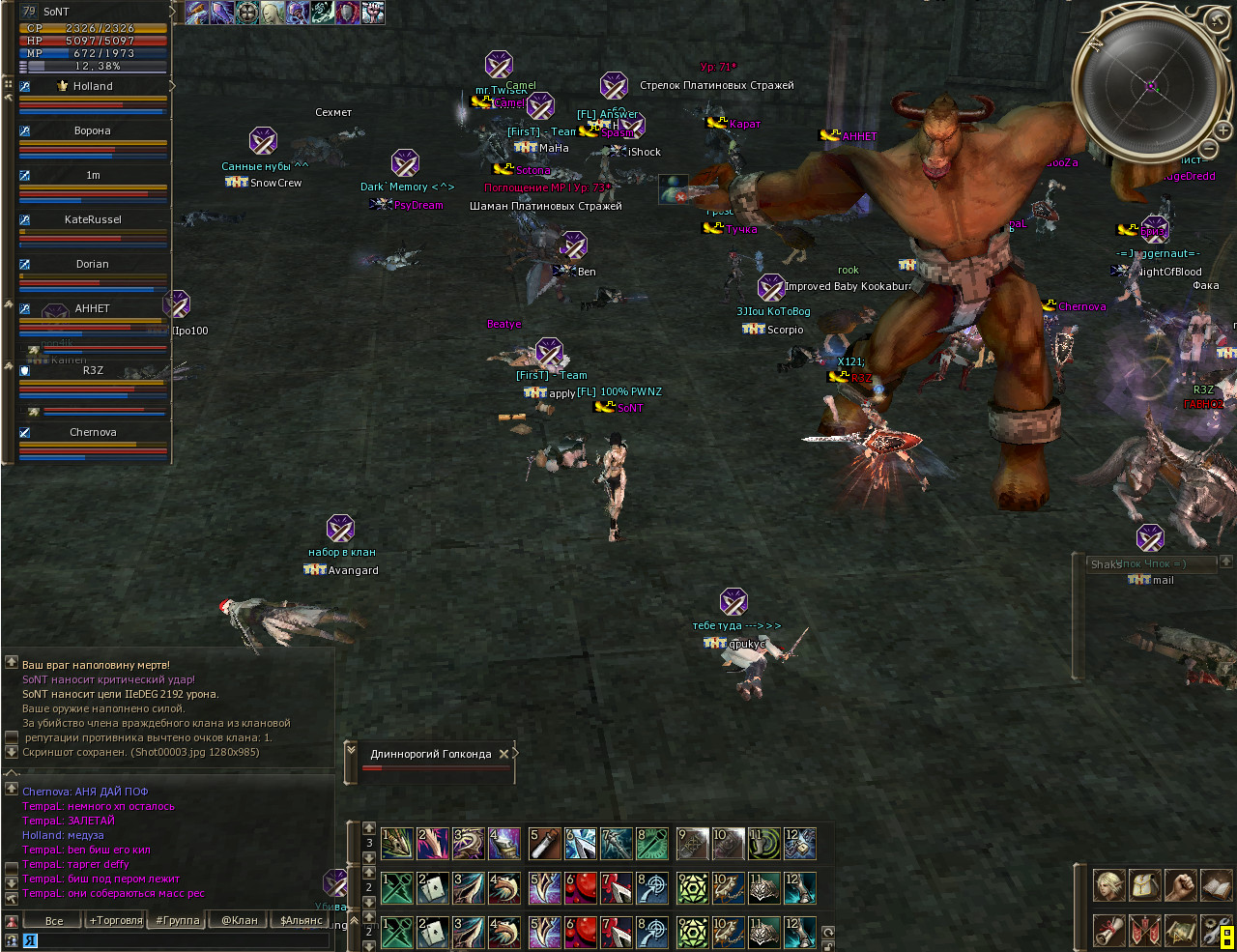Switch chat to the +Торговля tab
The width and height of the screenshot is (1237, 952).
coord(116,920)
